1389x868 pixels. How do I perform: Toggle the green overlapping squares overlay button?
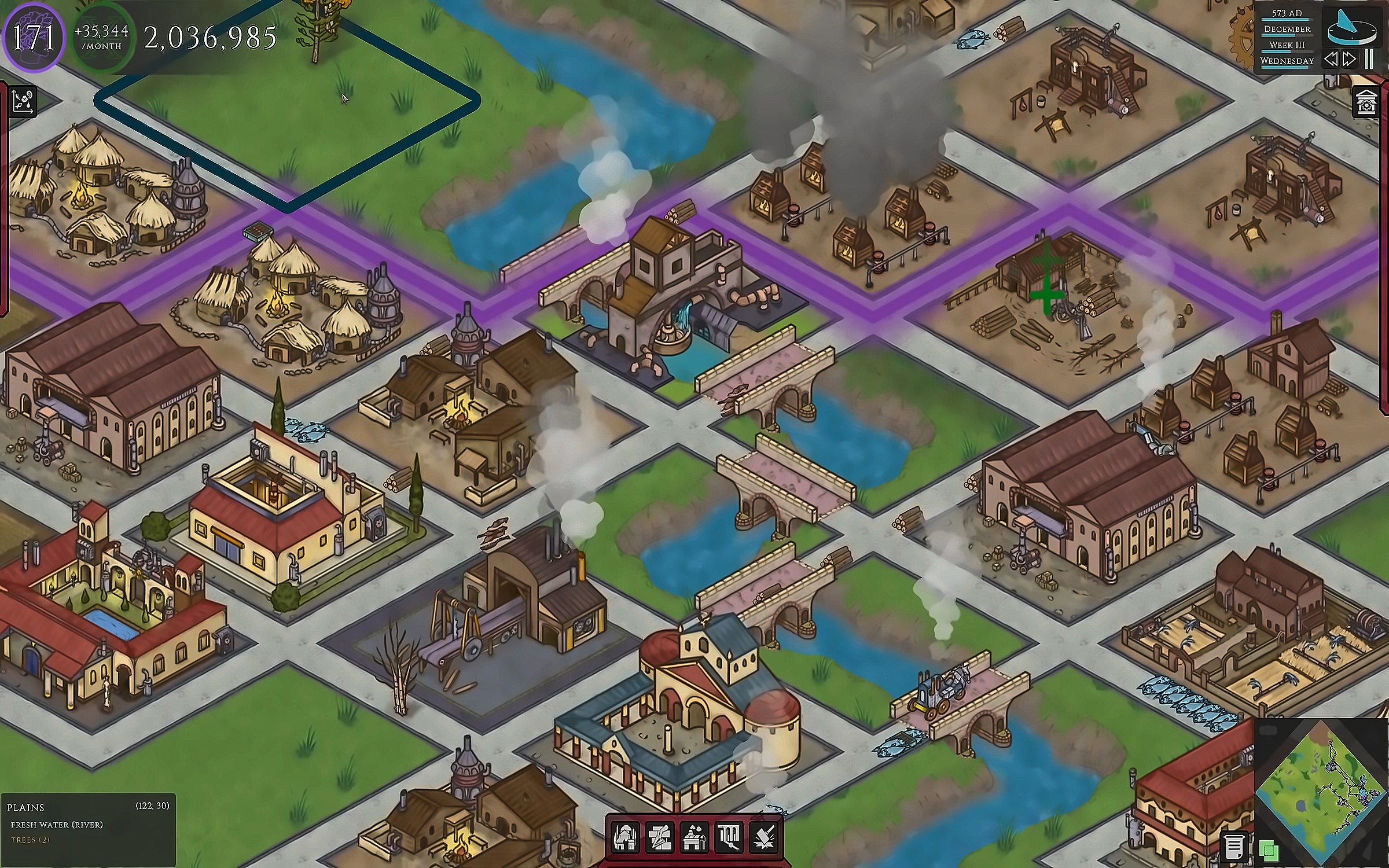click(1269, 851)
